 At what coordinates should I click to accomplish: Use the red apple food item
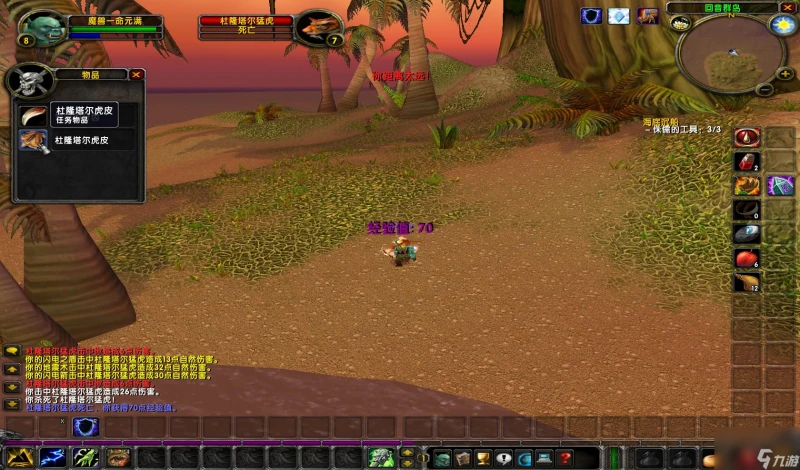[747, 259]
